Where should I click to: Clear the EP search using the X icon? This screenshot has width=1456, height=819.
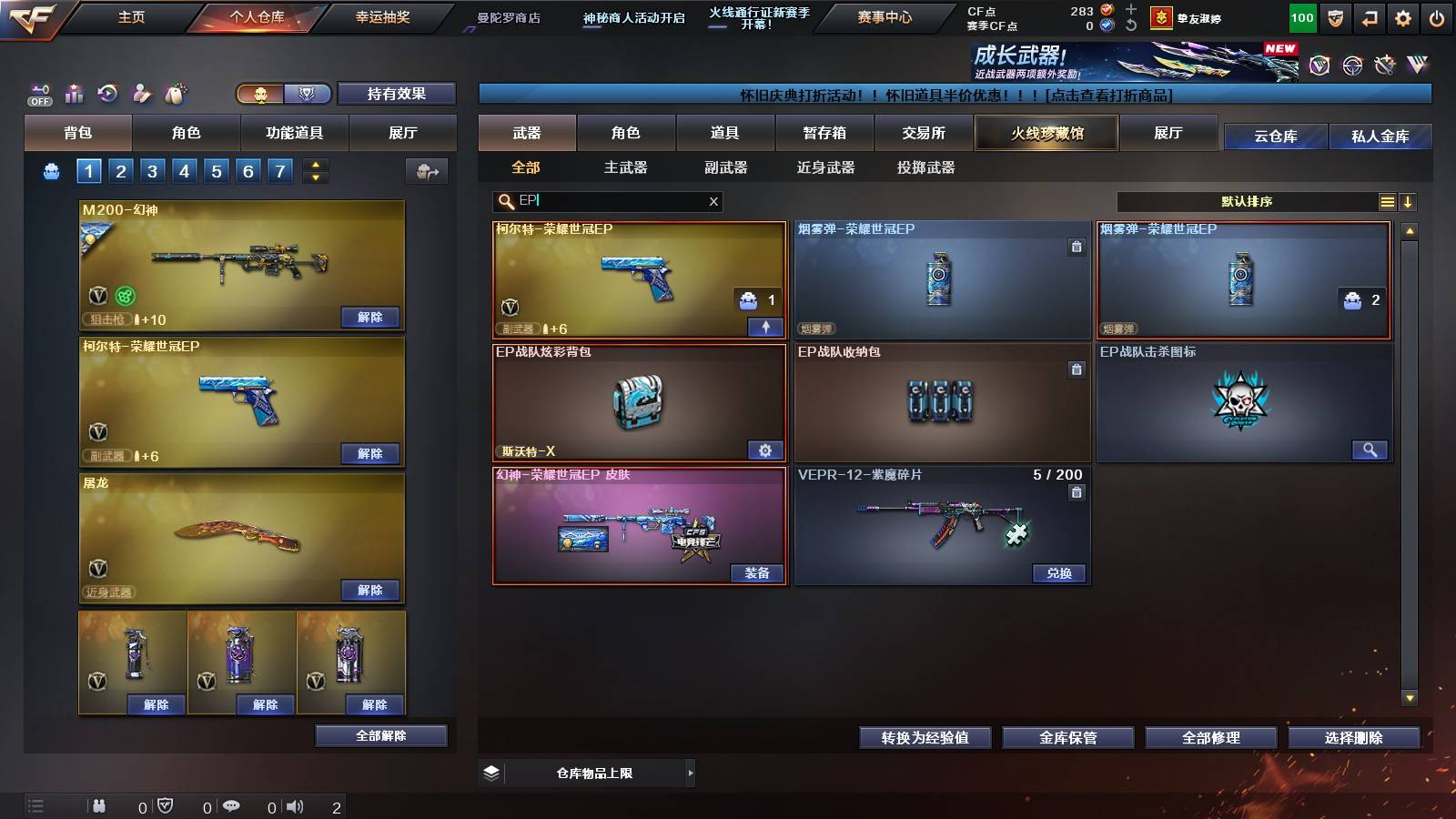[715, 201]
